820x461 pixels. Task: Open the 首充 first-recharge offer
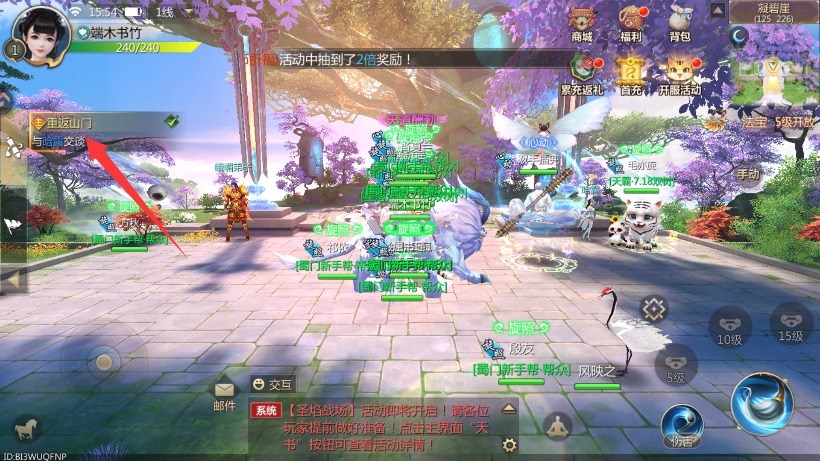click(631, 73)
